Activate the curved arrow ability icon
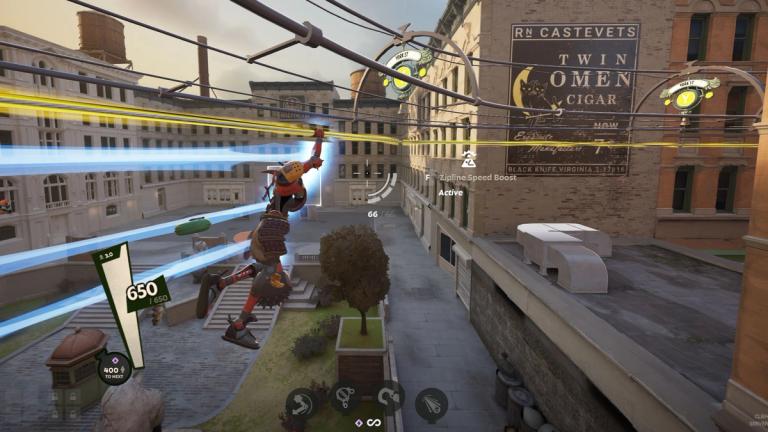Image resolution: width=768 pixels, height=432 pixels. (301, 404)
